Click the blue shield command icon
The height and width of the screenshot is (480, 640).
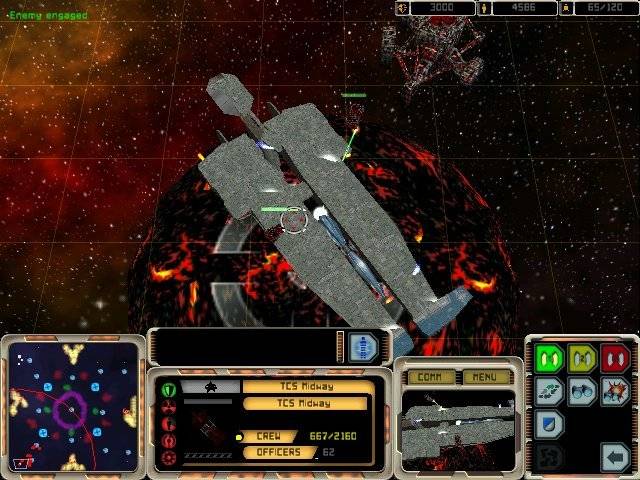(x=549, y=423)
